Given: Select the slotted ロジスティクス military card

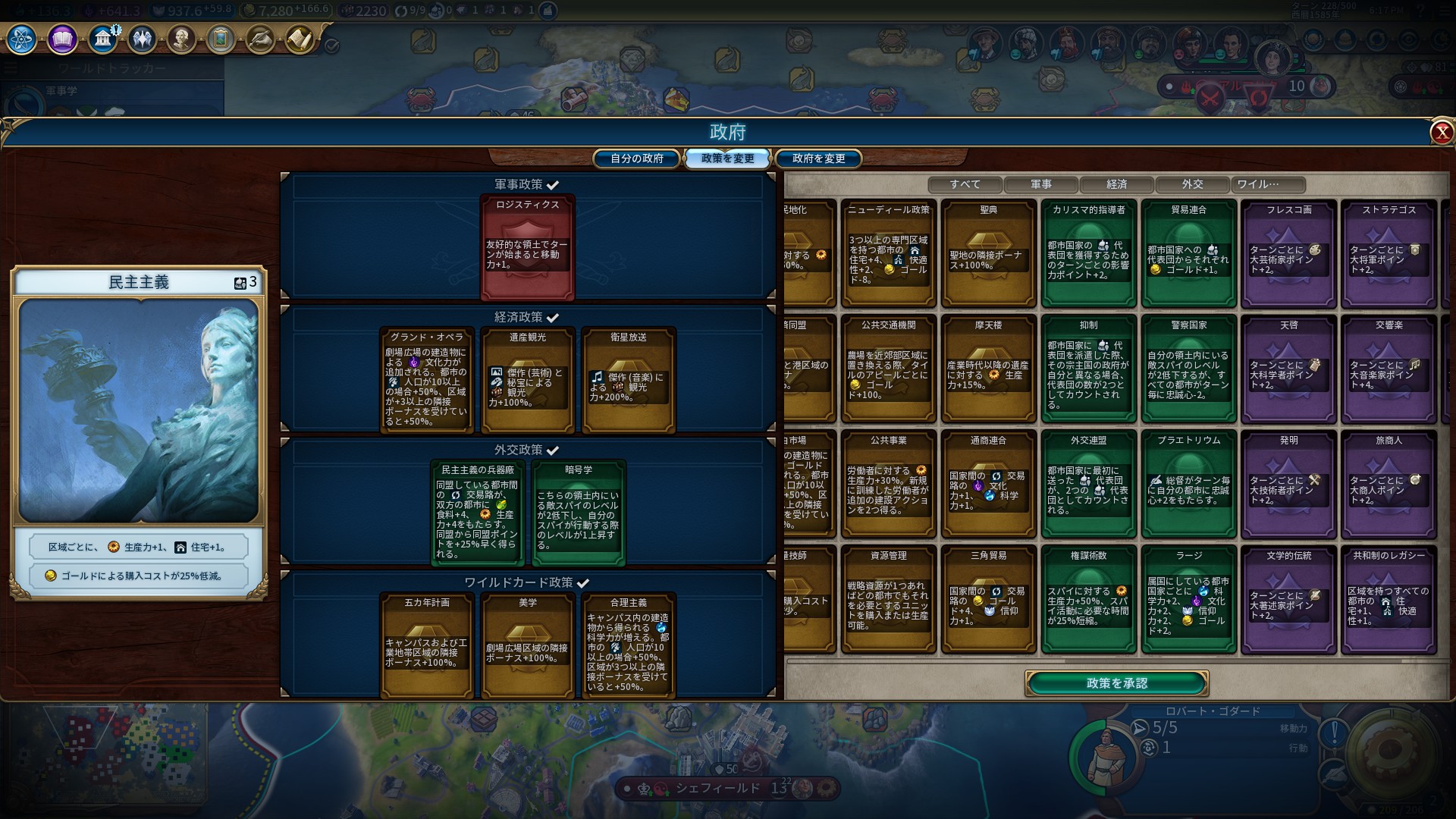Looking at the screenshot, I should point(527,248).
